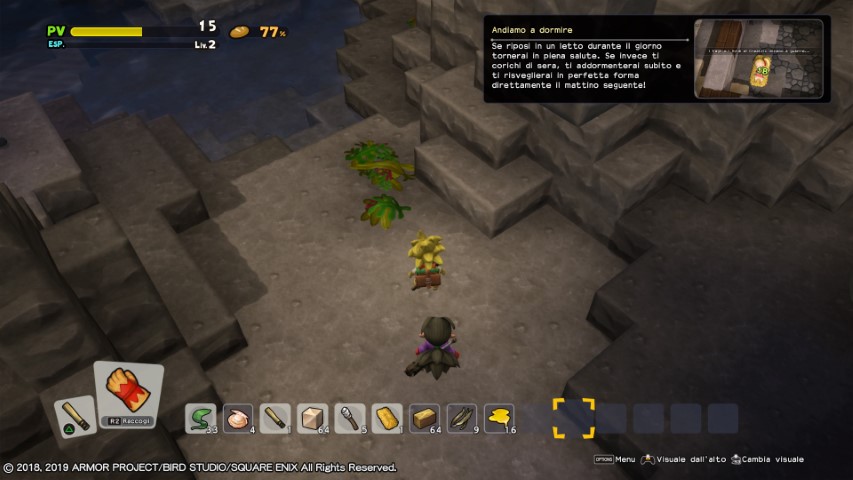The image size is (853, 480).
Task: Choose the white stone block slot
Action: click(x=312, y=417)
